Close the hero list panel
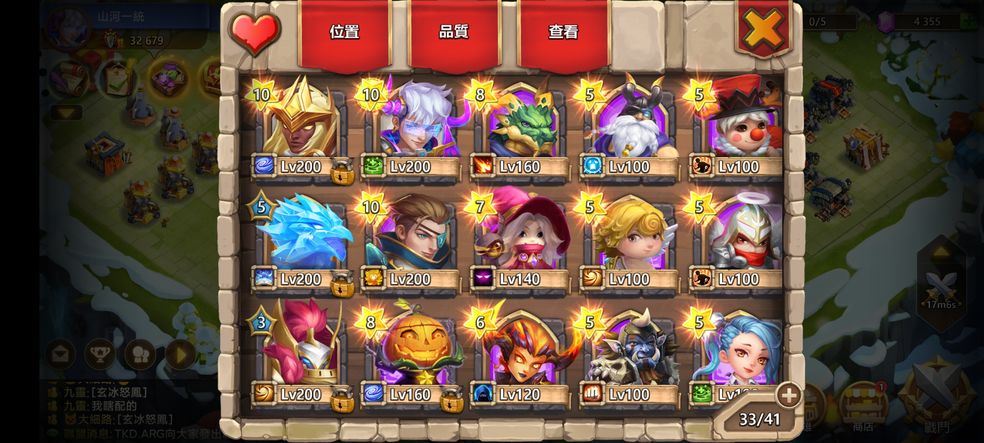Image resolution: width=984 pixels, height=443 pixels. point(763,30)
